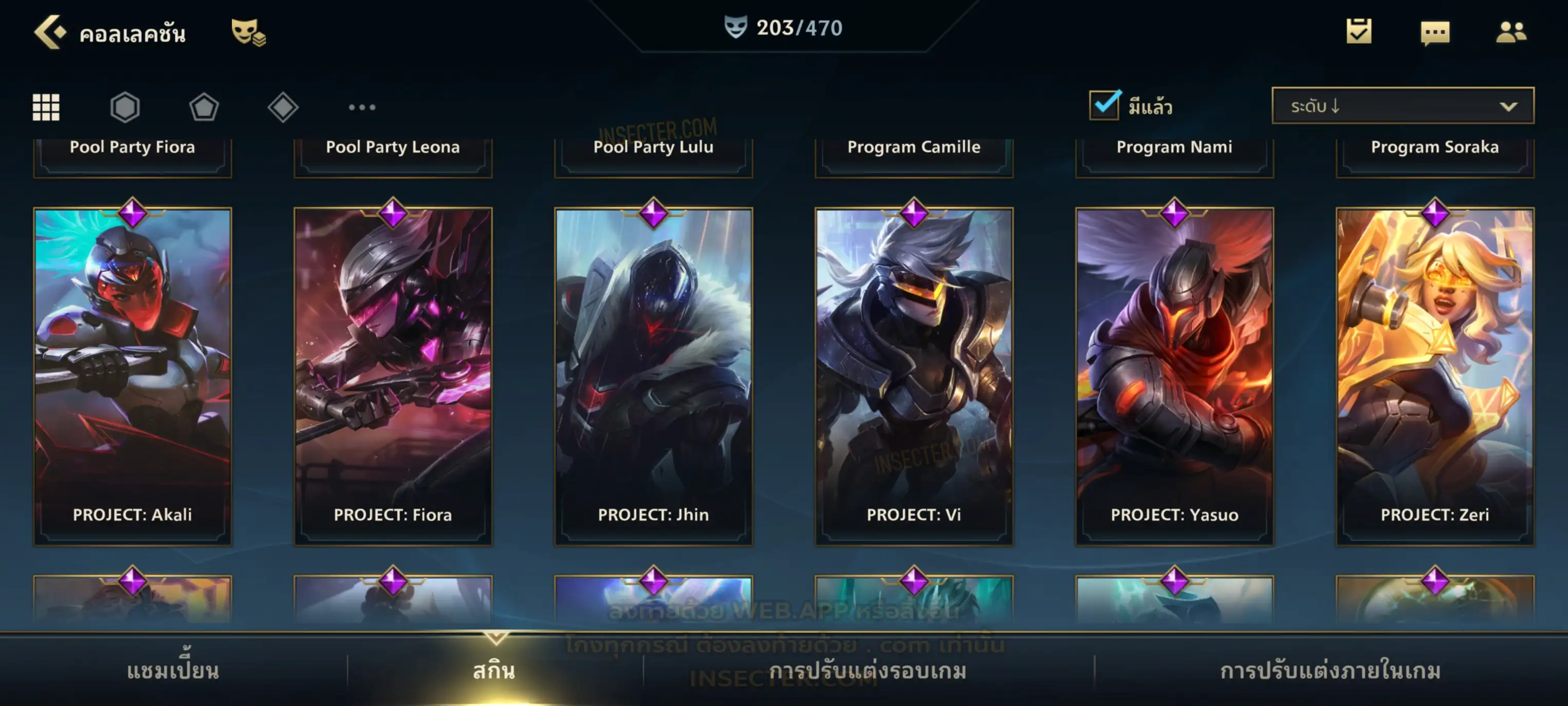Viewport: 1568px width, 706px height.
Task: Open the skin shop mask-and-coins icon
Action: [x=248, y=32]
